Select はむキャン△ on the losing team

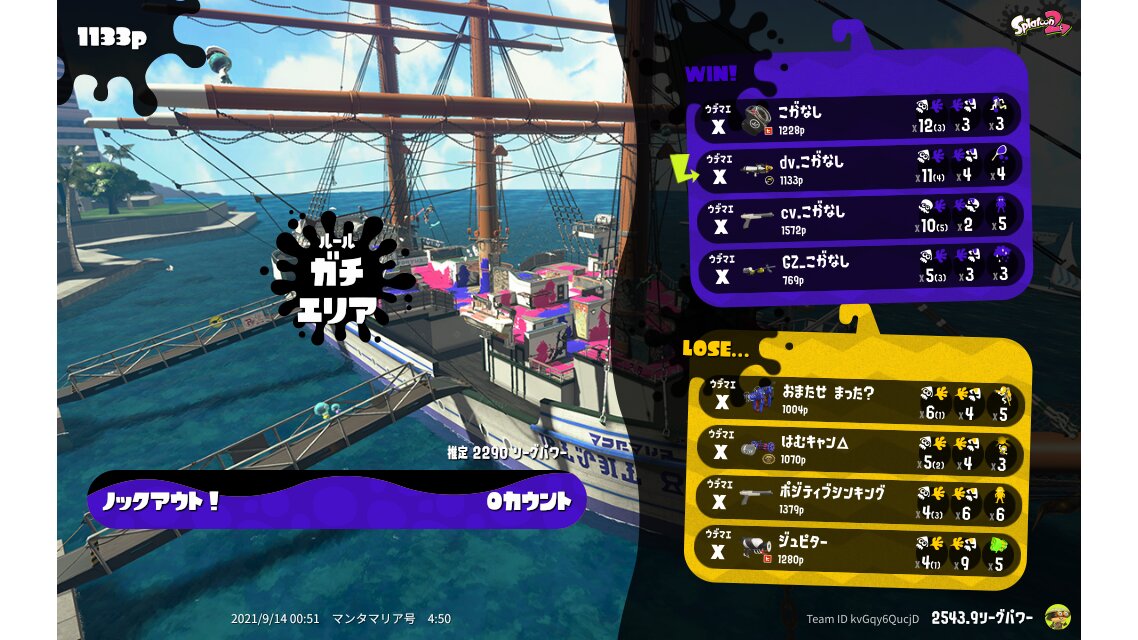click(858, 452)
